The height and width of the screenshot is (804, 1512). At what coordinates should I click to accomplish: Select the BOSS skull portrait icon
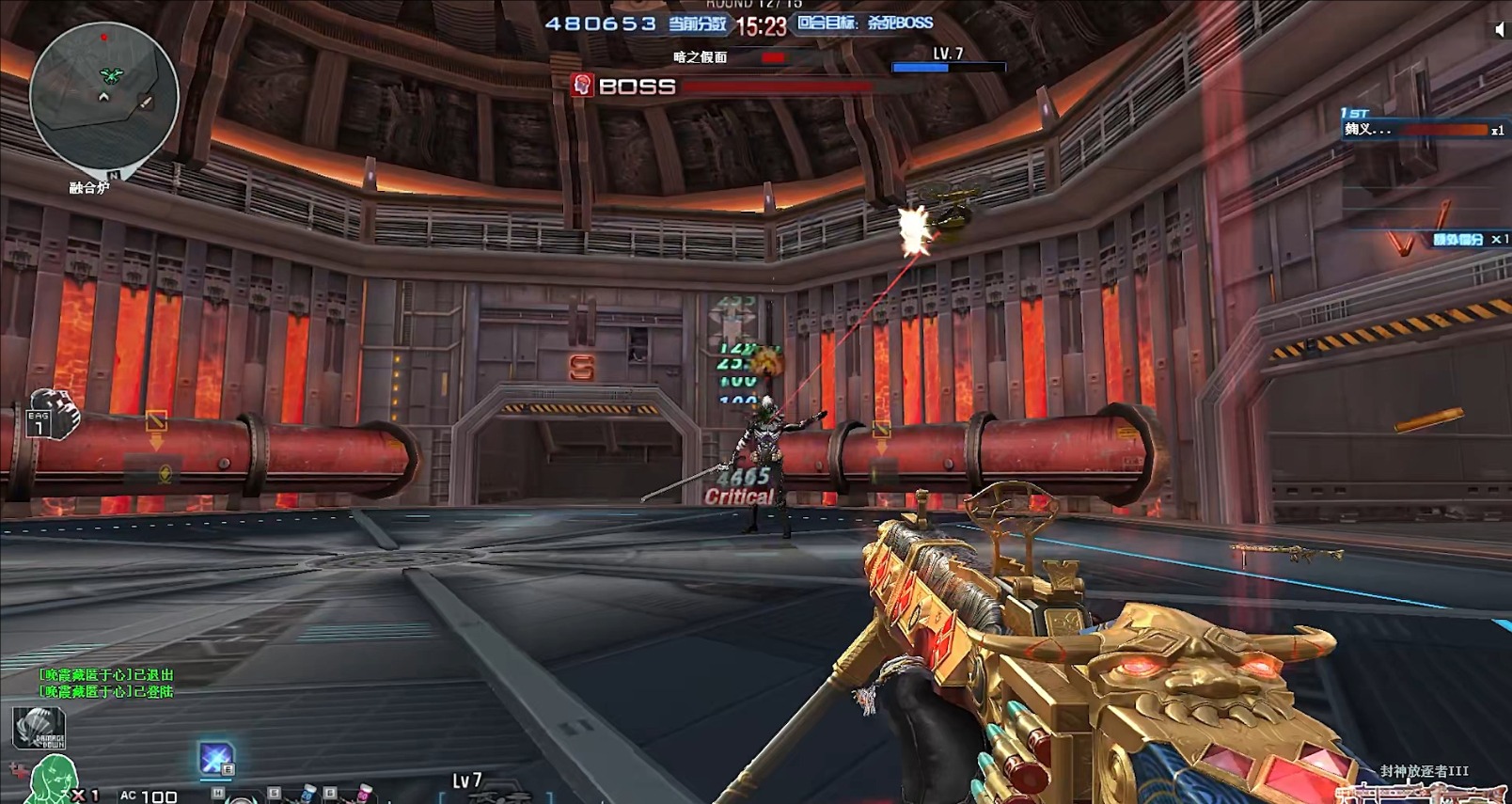point(582,86)
